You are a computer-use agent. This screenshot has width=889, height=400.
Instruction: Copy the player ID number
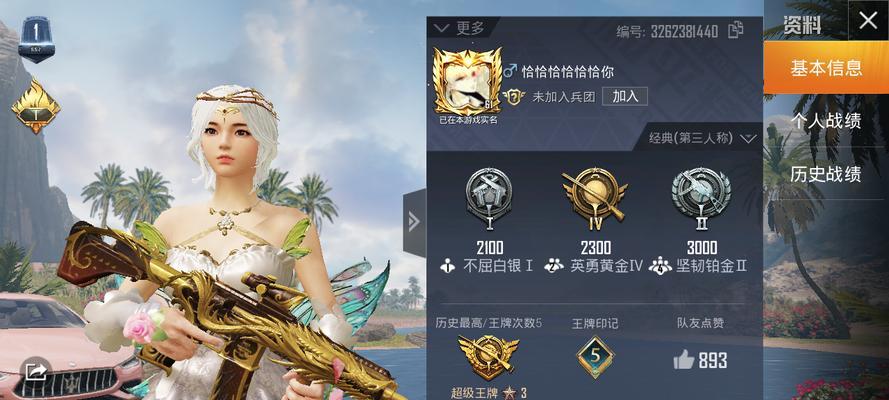click(x=736, y=30)
